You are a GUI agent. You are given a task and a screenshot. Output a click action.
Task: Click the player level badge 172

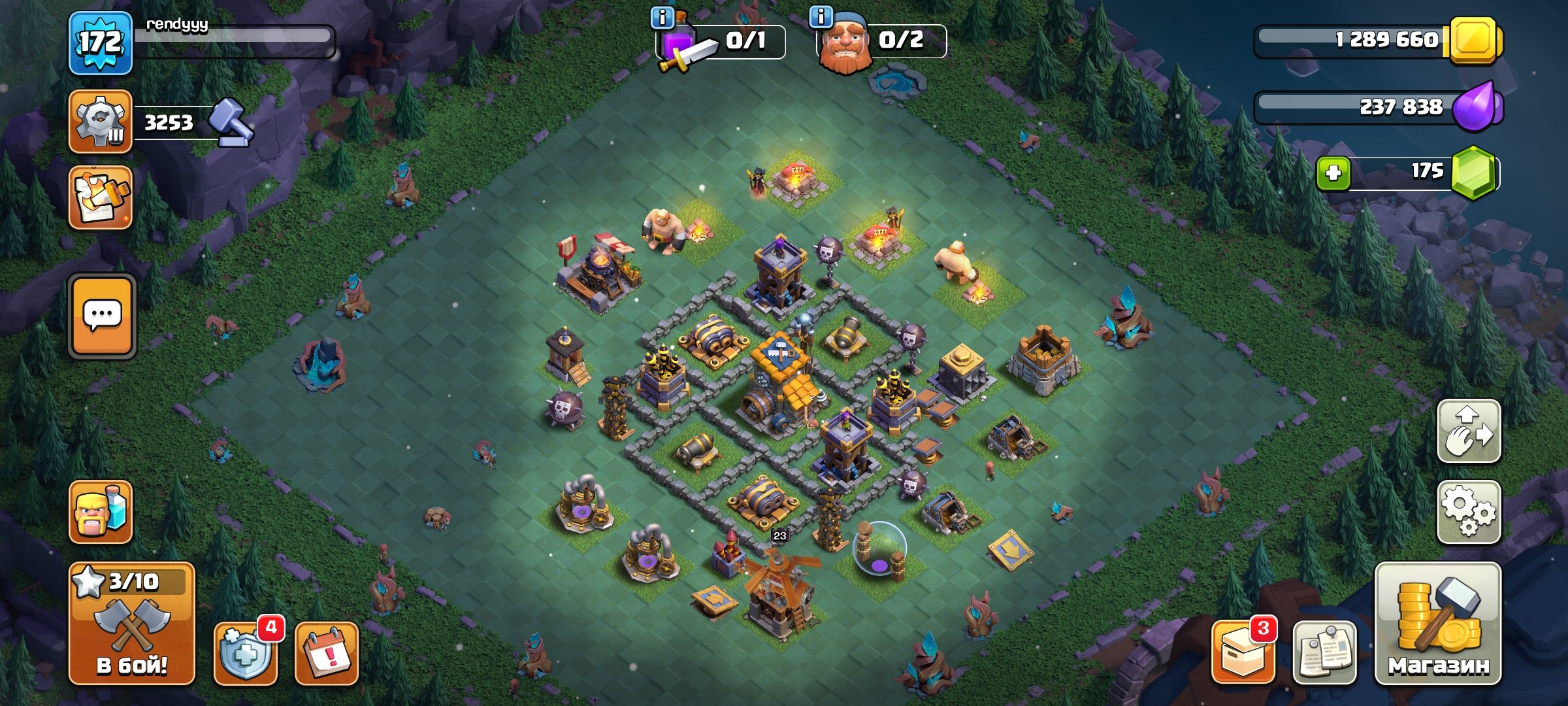pos(103,42)
